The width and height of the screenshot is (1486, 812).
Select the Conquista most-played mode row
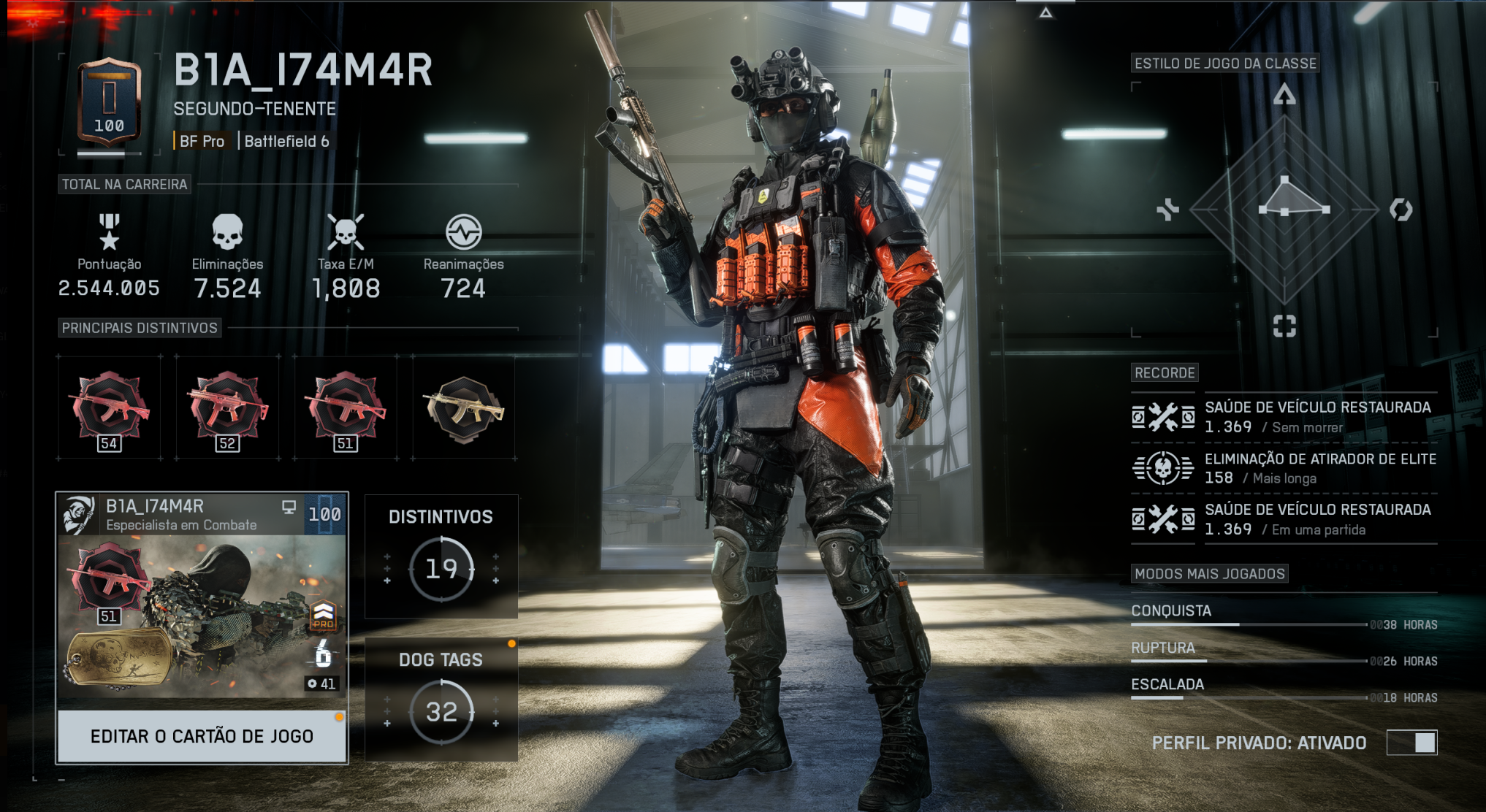[1284, 616]
